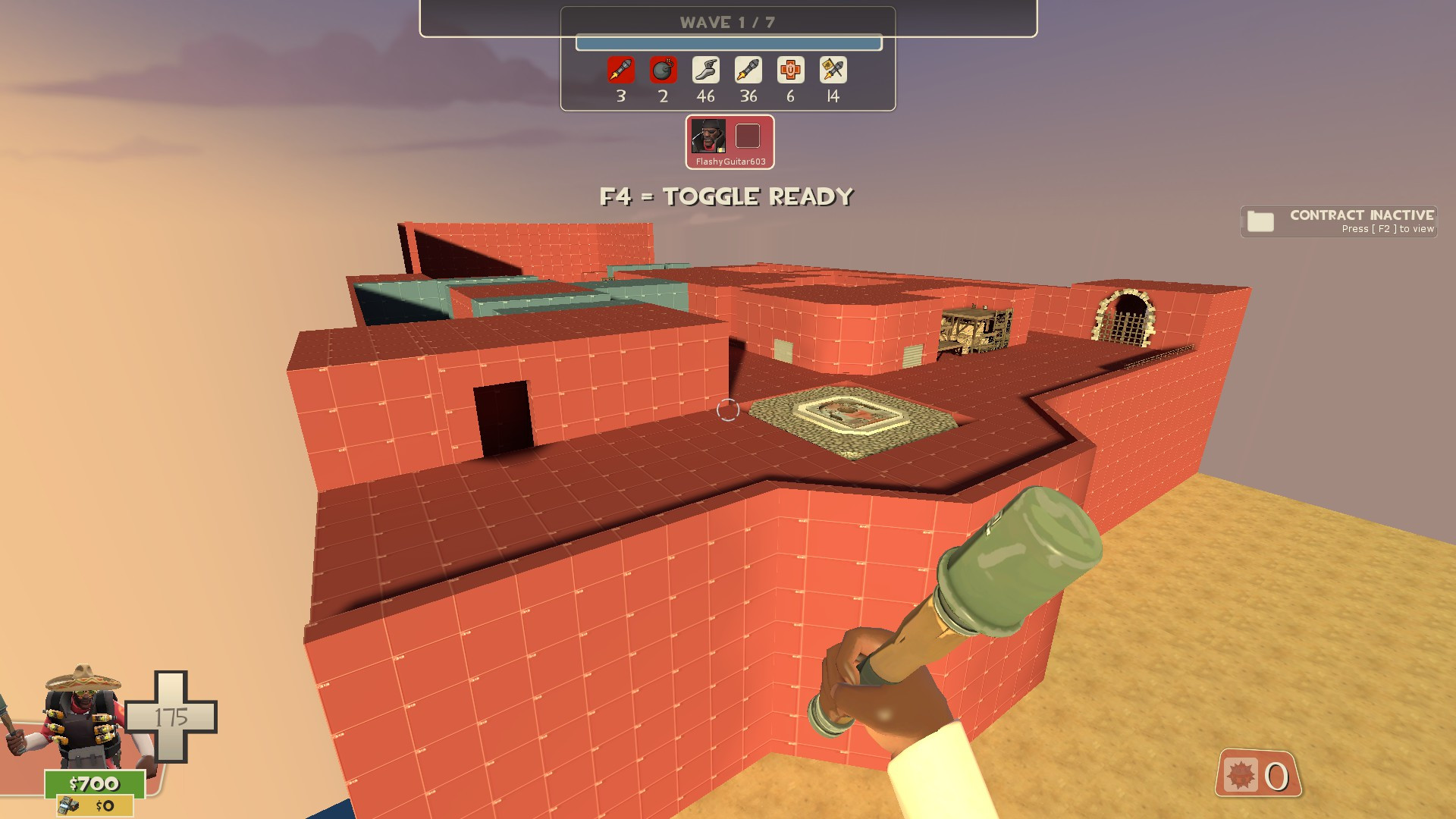Click the Buff Banner Soldier icon showing 14
The height and width of the screenshot is (819, 1456).
pos(832,71)
